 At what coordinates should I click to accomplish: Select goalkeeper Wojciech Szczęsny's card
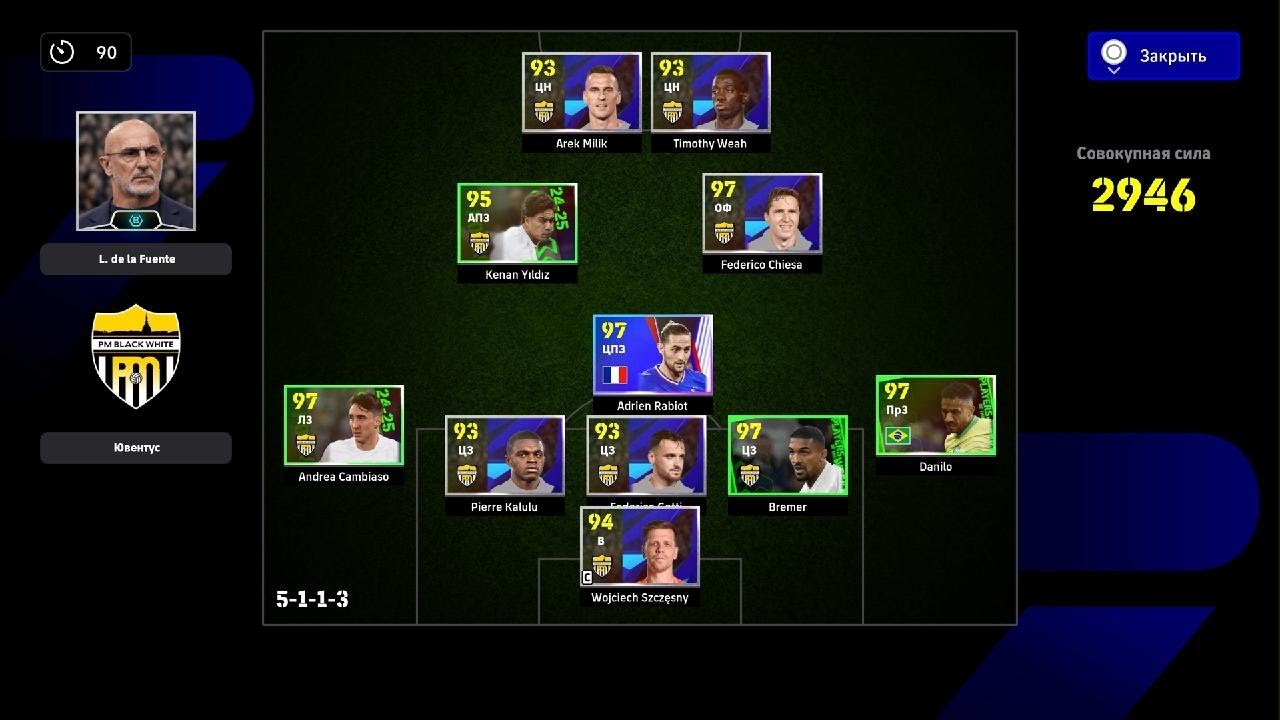[640, 546]
